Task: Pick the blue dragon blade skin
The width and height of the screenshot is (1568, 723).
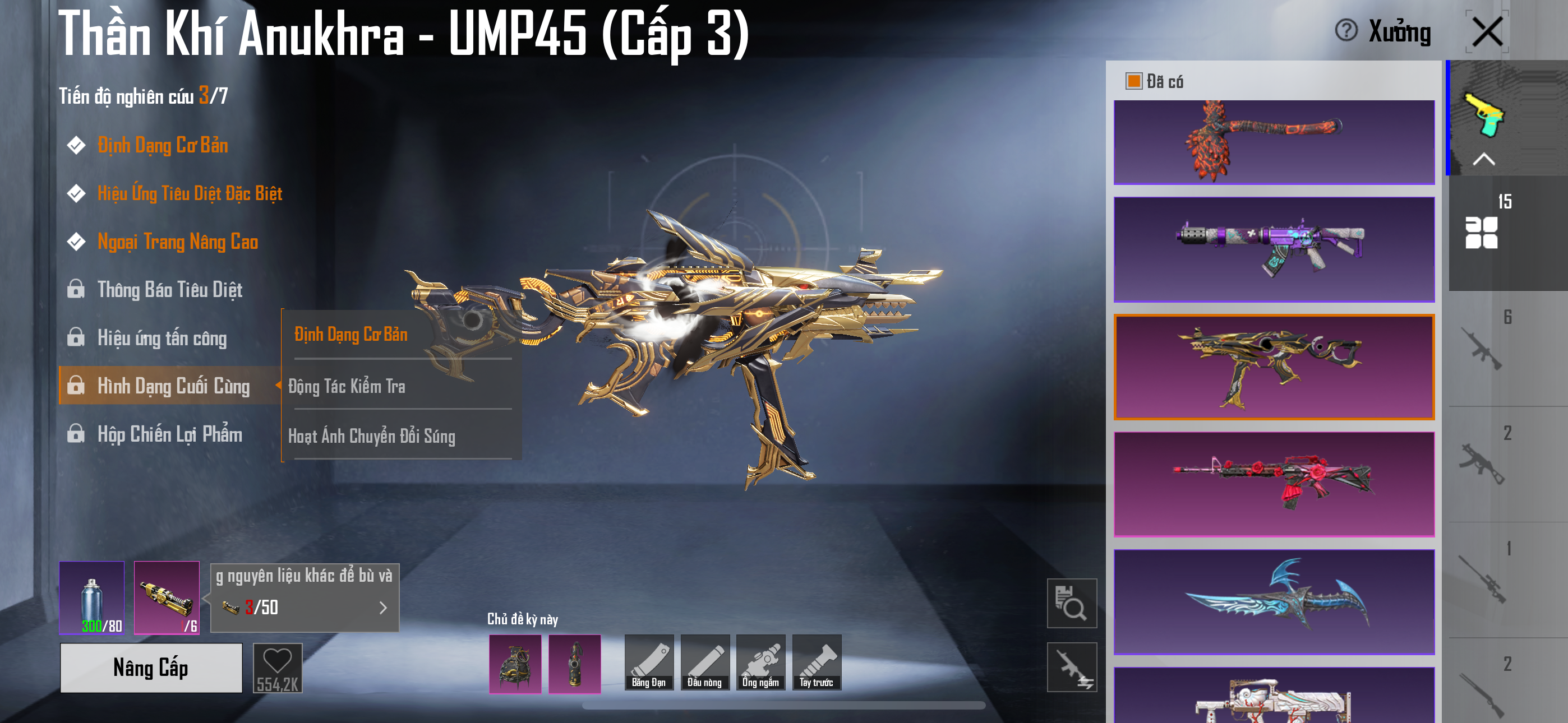Action: click(x=1274, y=601)
